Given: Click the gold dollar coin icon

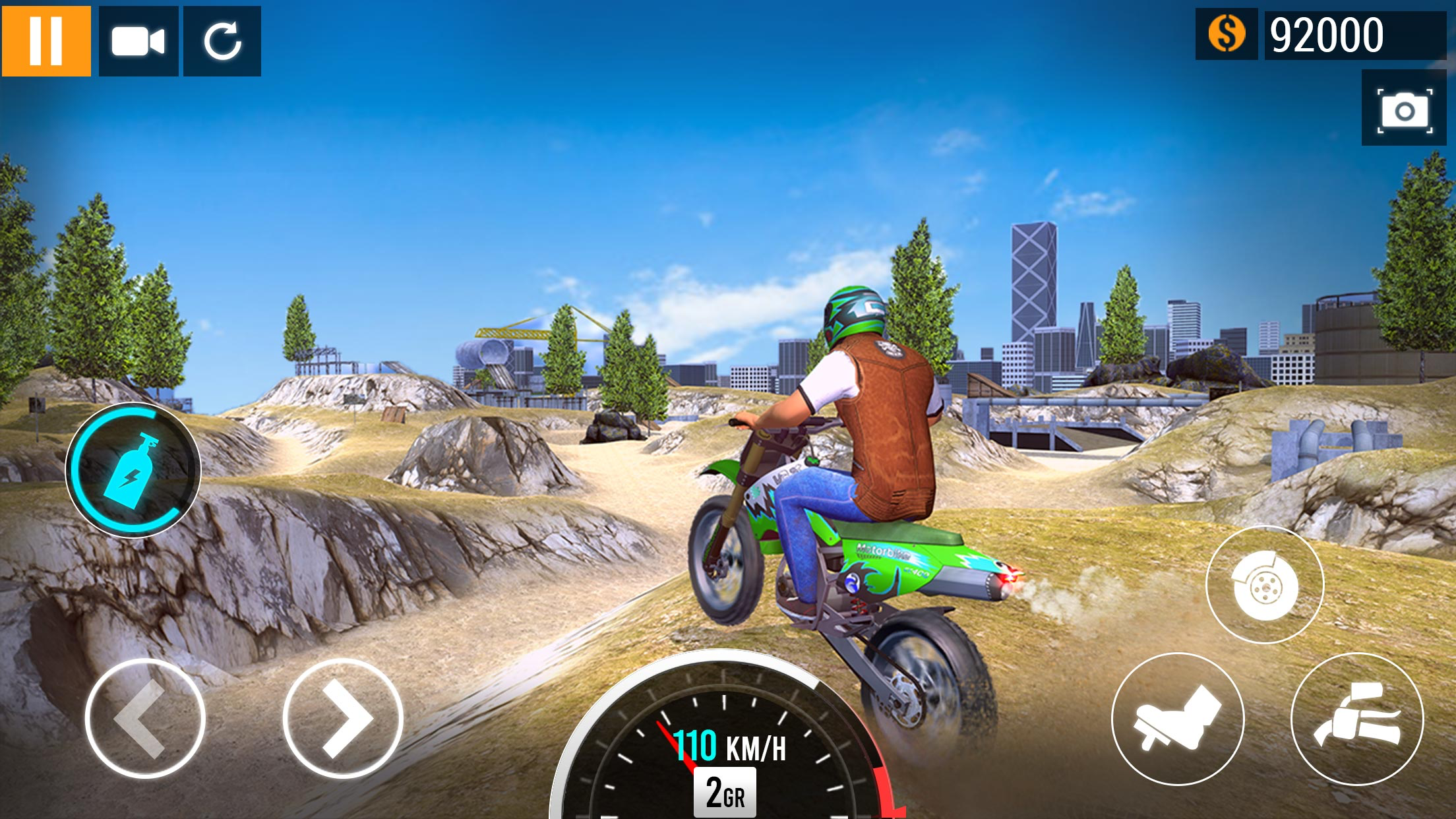Looking at the screenshot, I should [x=1227, y=34].
